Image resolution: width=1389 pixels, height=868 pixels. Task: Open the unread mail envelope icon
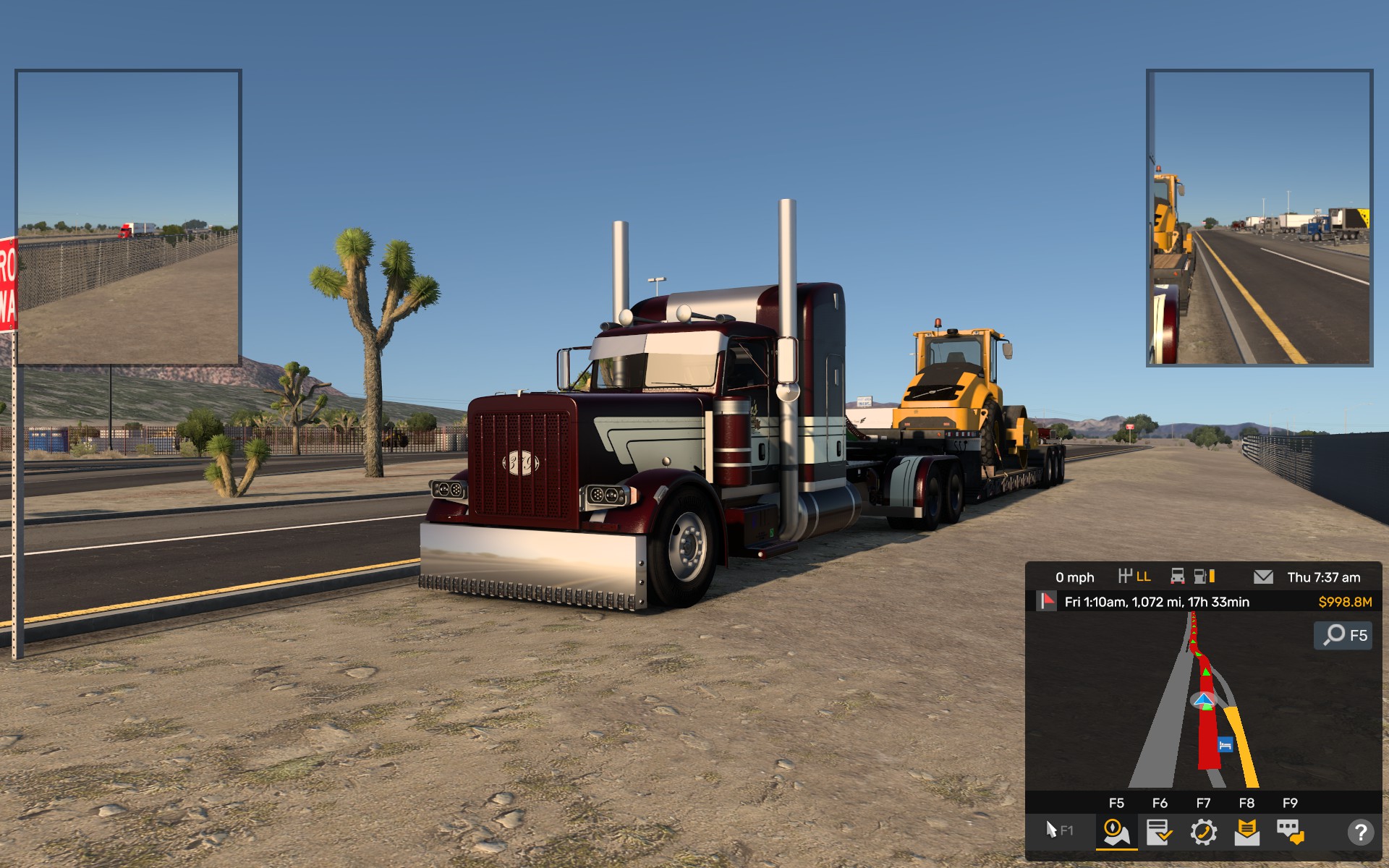[1263, 576]
